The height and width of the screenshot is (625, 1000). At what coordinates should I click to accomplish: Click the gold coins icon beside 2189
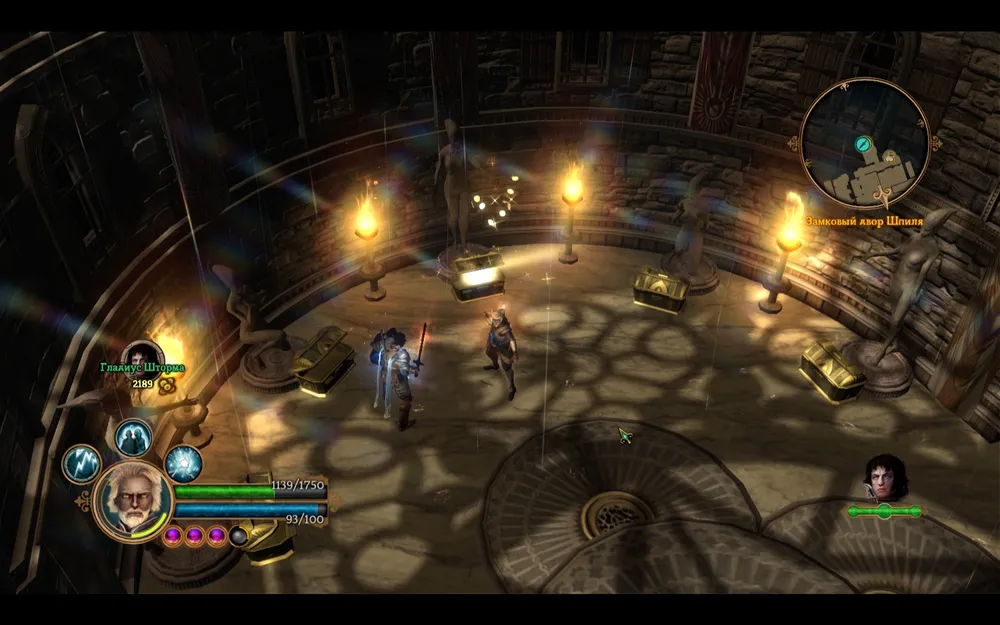(167, 384)
